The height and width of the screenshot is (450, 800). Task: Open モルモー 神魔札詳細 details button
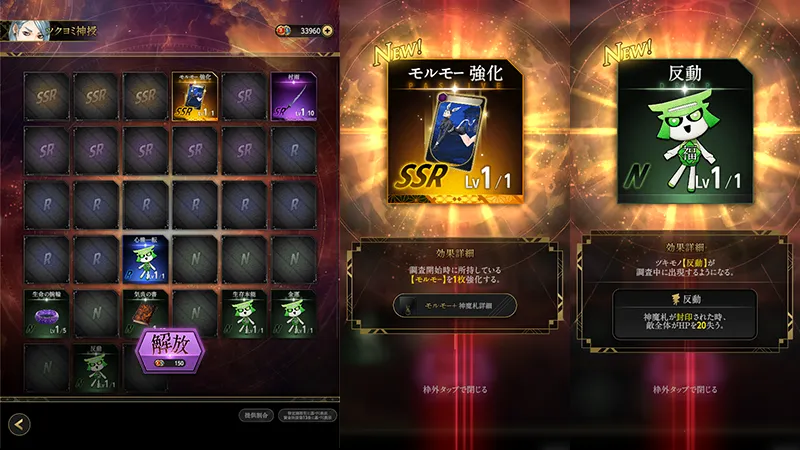[x=453, y=305]
